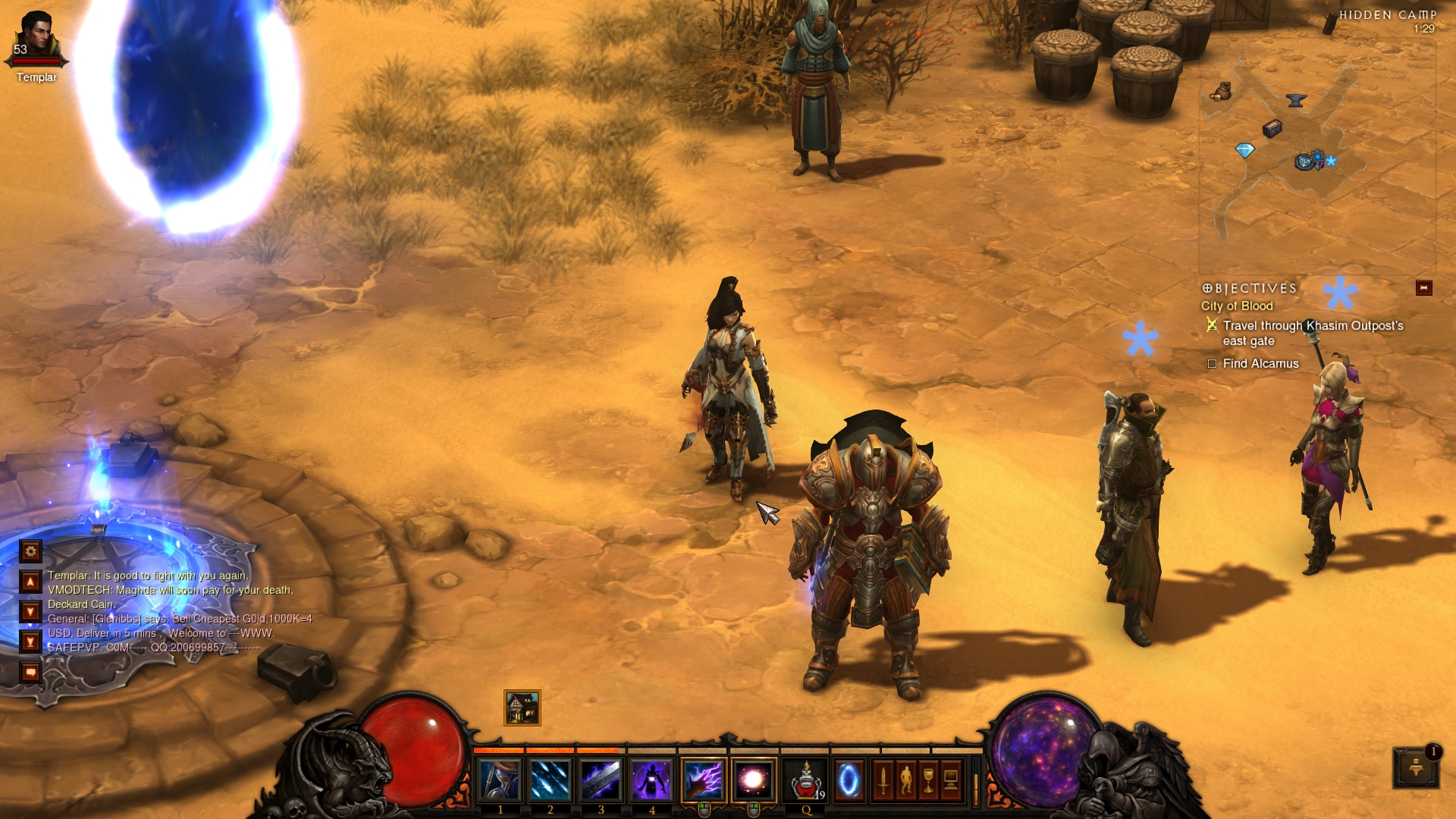Cast the blue ice shards skill
The height and width of the screenshot is (819, 1456).
point(551,780)
